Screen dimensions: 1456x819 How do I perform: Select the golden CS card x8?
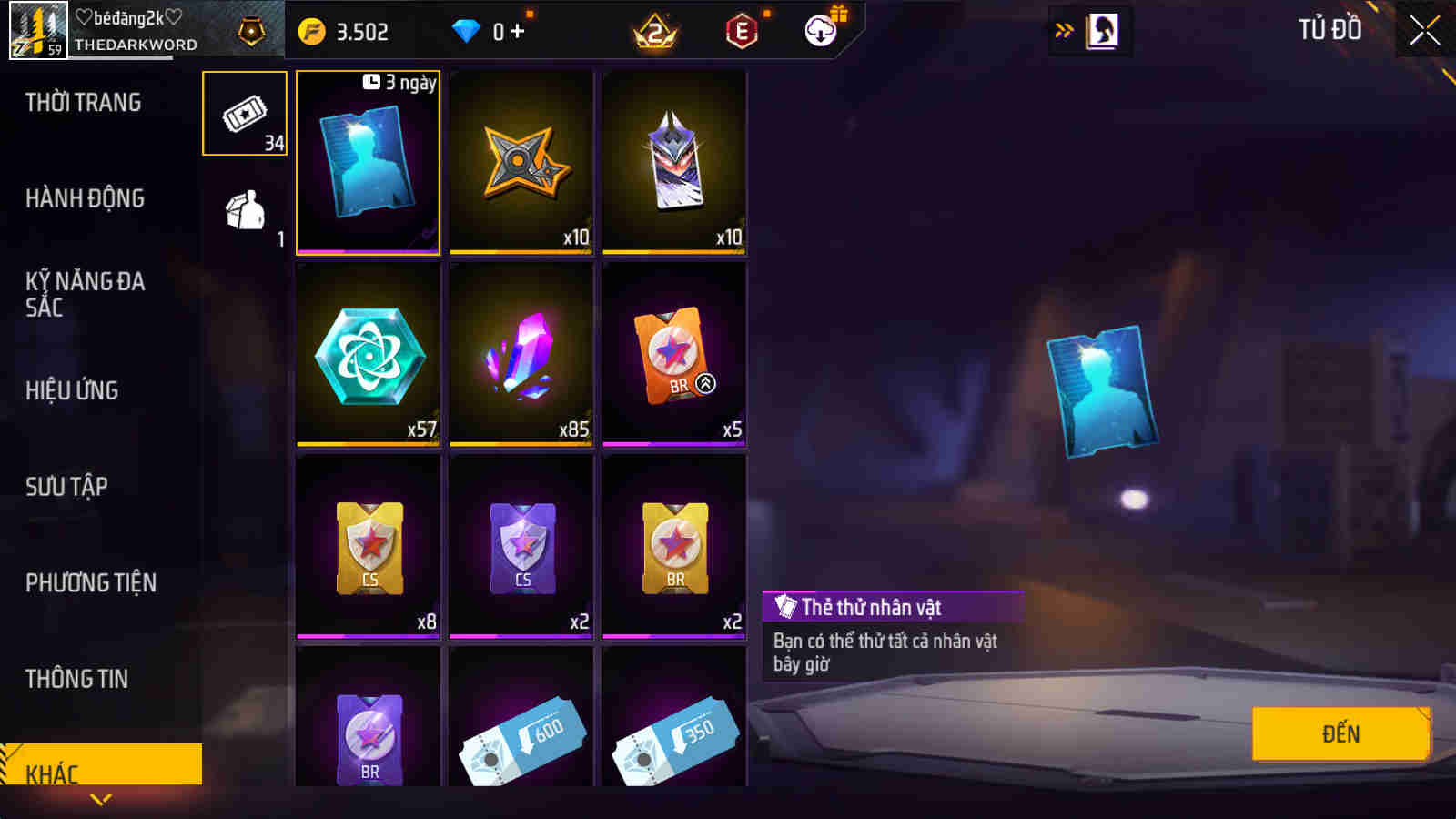[x=368, y=546]
